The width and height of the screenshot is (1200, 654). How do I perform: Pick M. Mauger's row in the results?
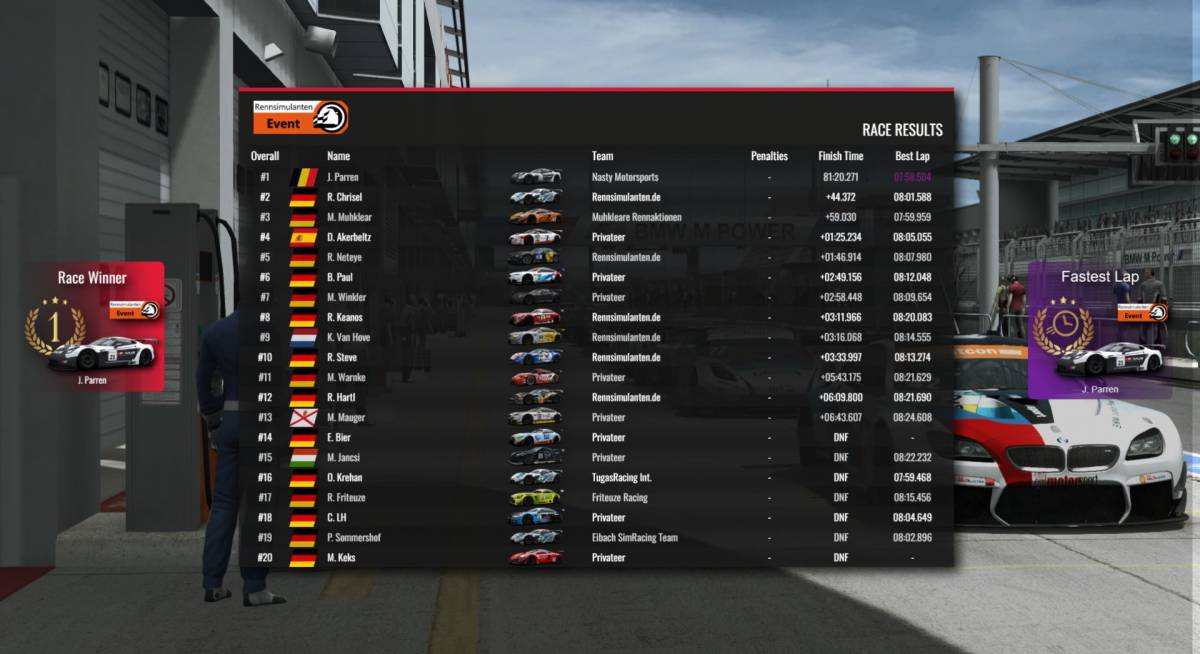click(595, 417)
